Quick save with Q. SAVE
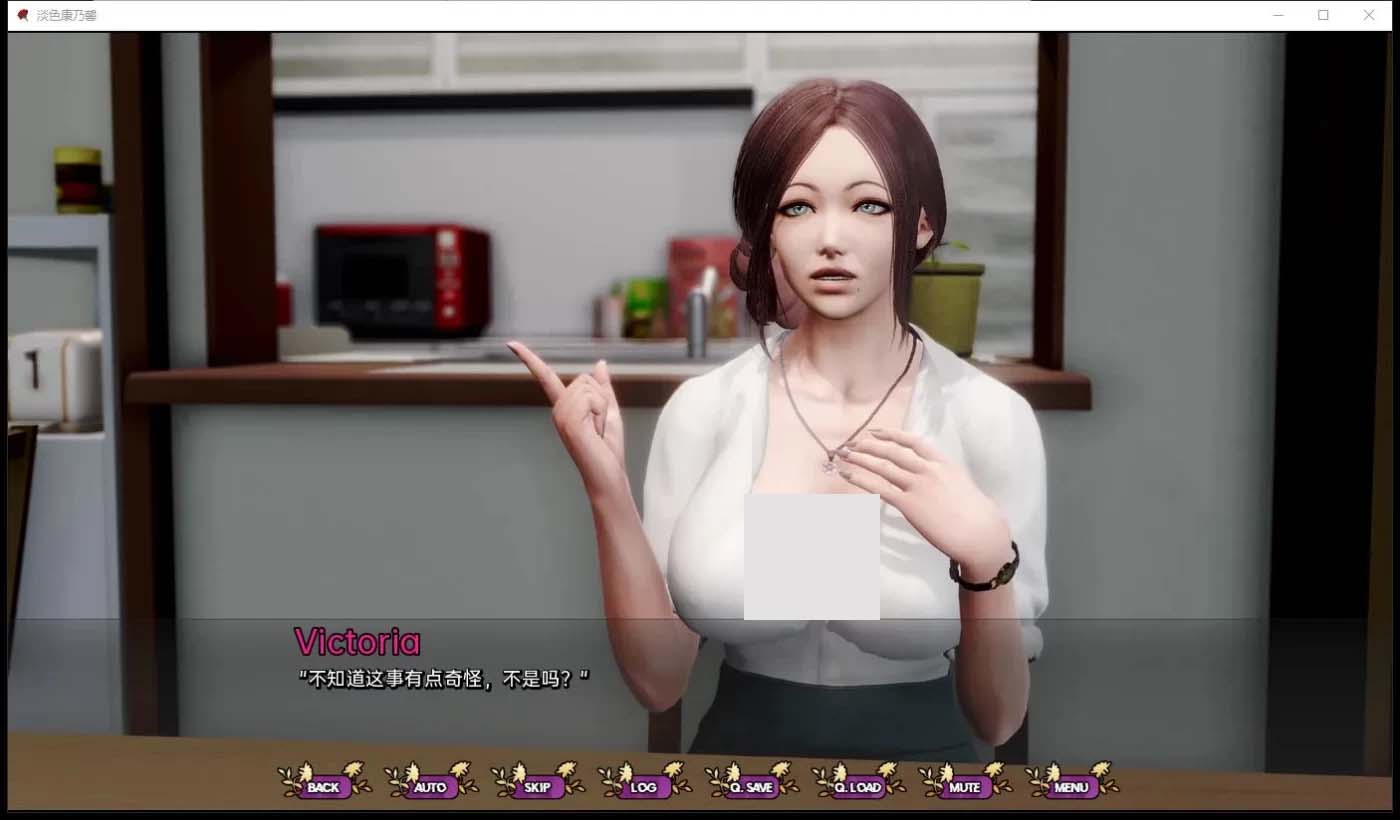The image size is (1400, 820). (751, 787)
